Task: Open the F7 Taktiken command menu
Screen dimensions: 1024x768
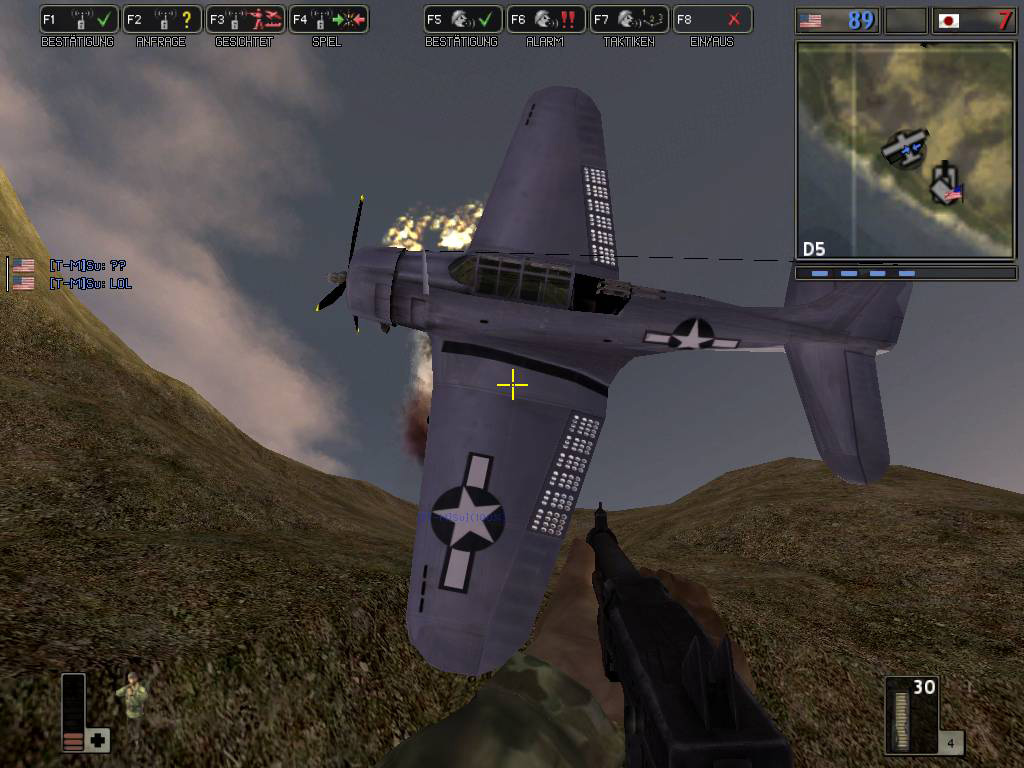Action: 628,19
